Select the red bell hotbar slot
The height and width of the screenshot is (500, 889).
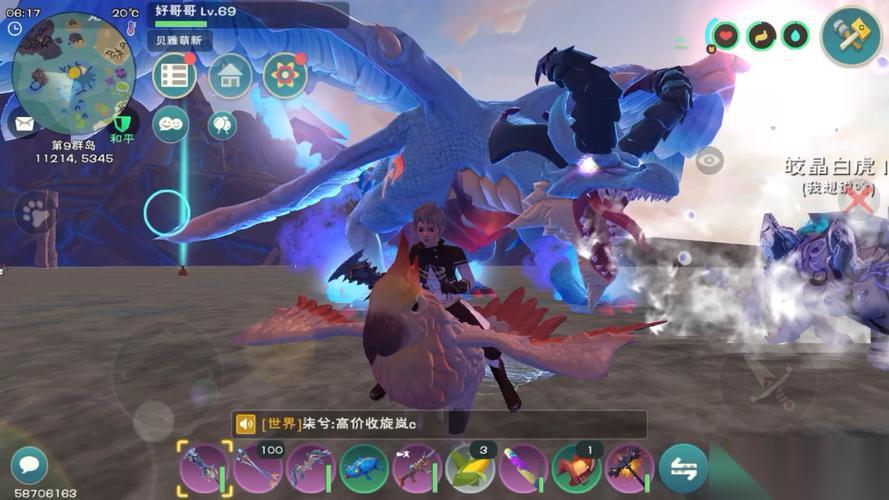point(576,469)
